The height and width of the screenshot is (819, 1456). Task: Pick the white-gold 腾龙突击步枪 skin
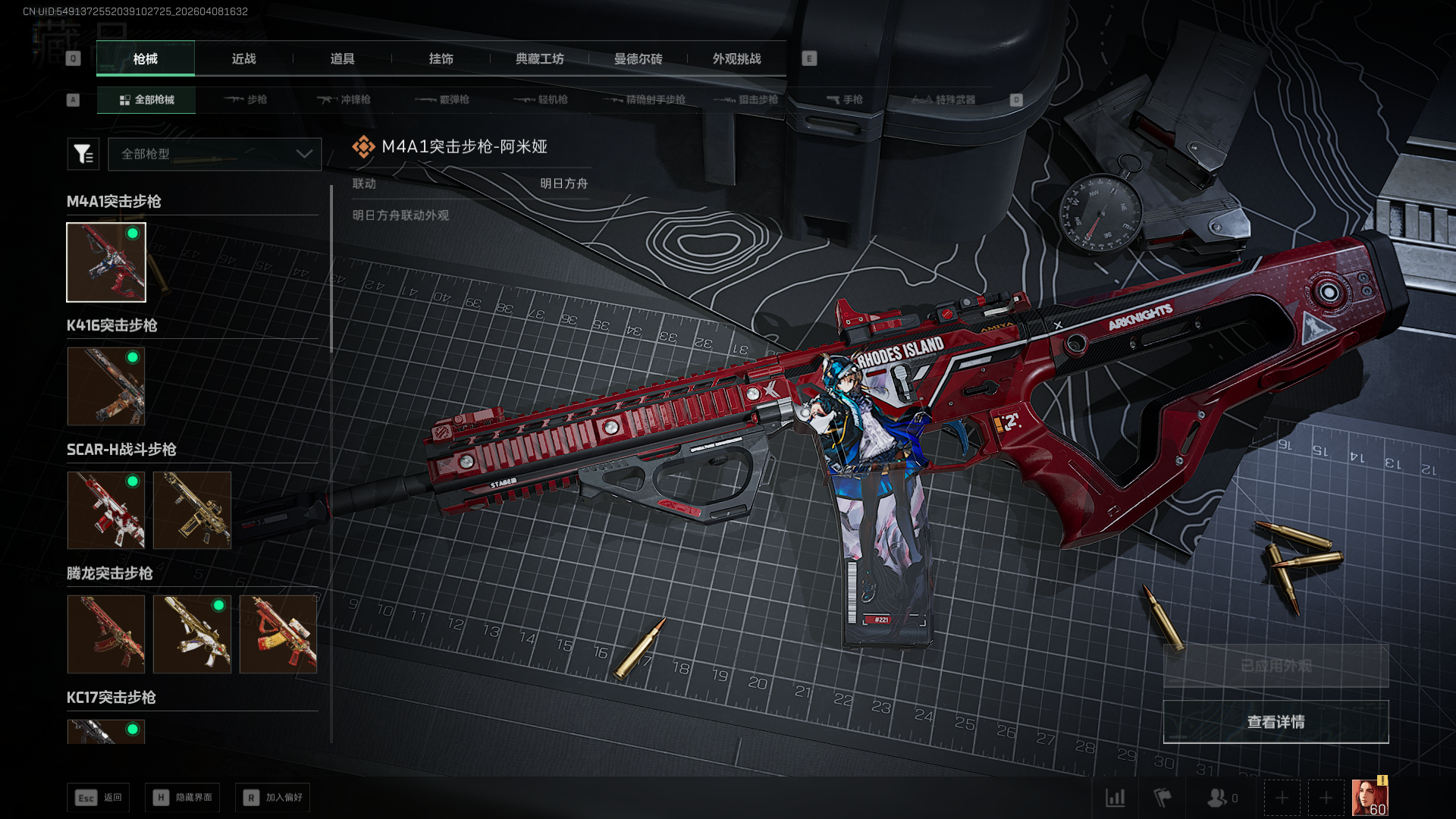(x=192, y=634)
